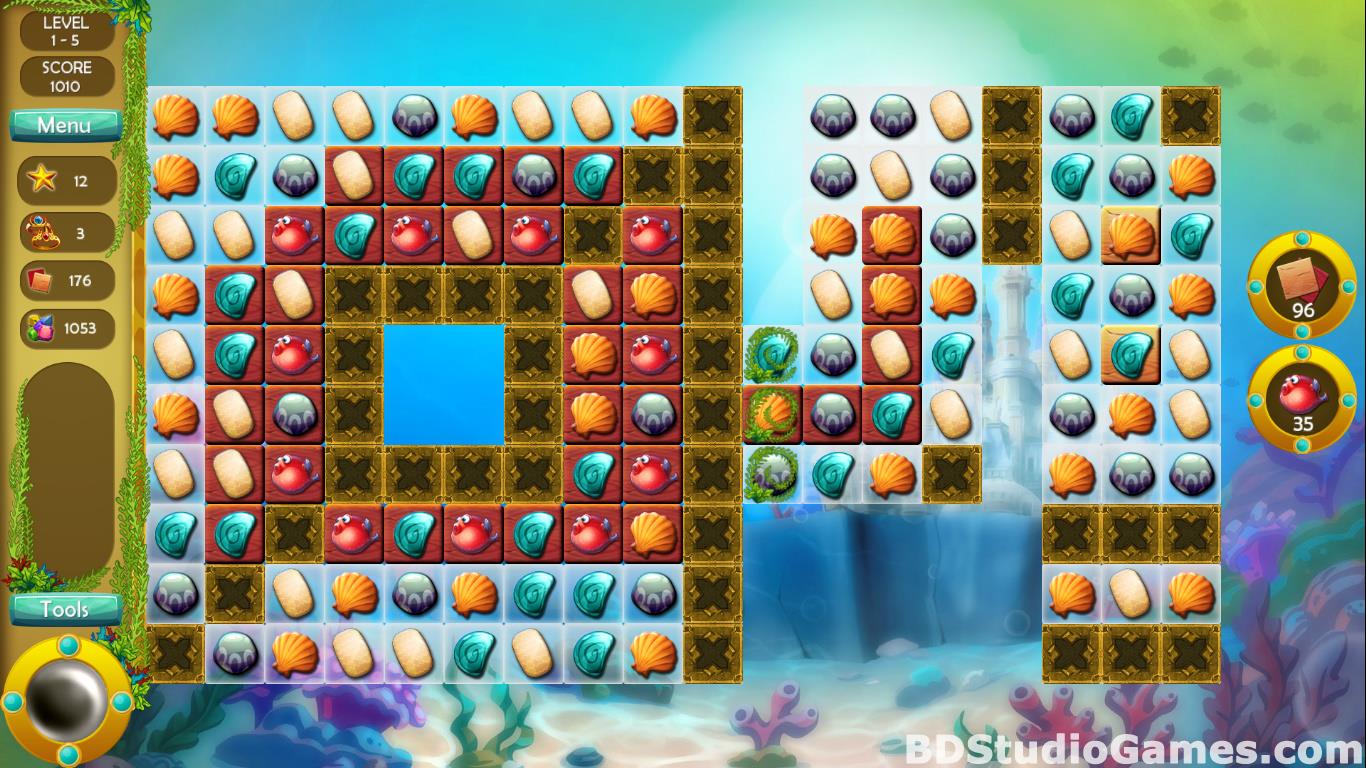The height and width of the screenshot is (768, 1366).
Task: Activate the black pearl power-up orb
Action: (67, 699)
